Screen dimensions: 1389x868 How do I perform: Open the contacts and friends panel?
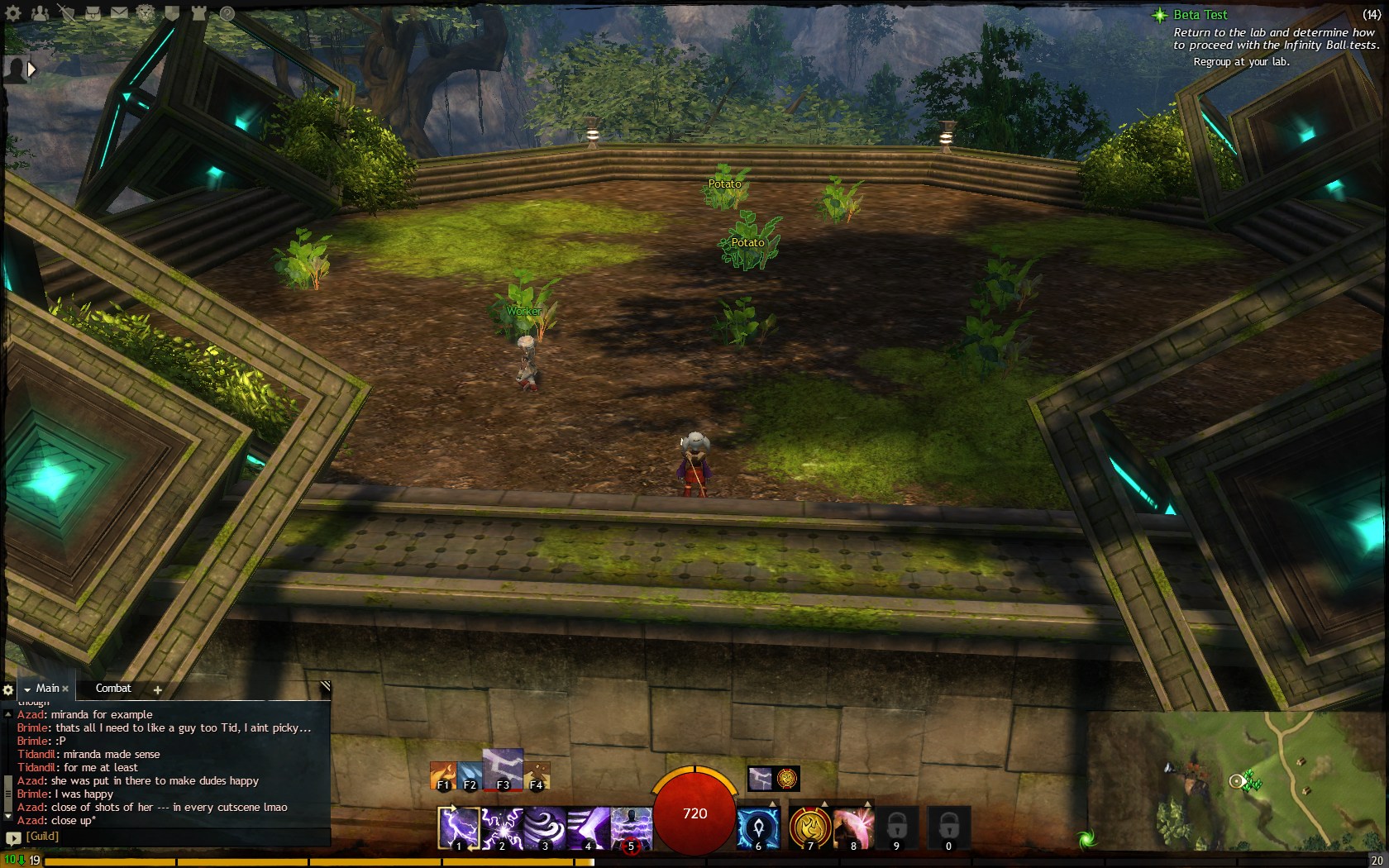[x=40, y=13]
